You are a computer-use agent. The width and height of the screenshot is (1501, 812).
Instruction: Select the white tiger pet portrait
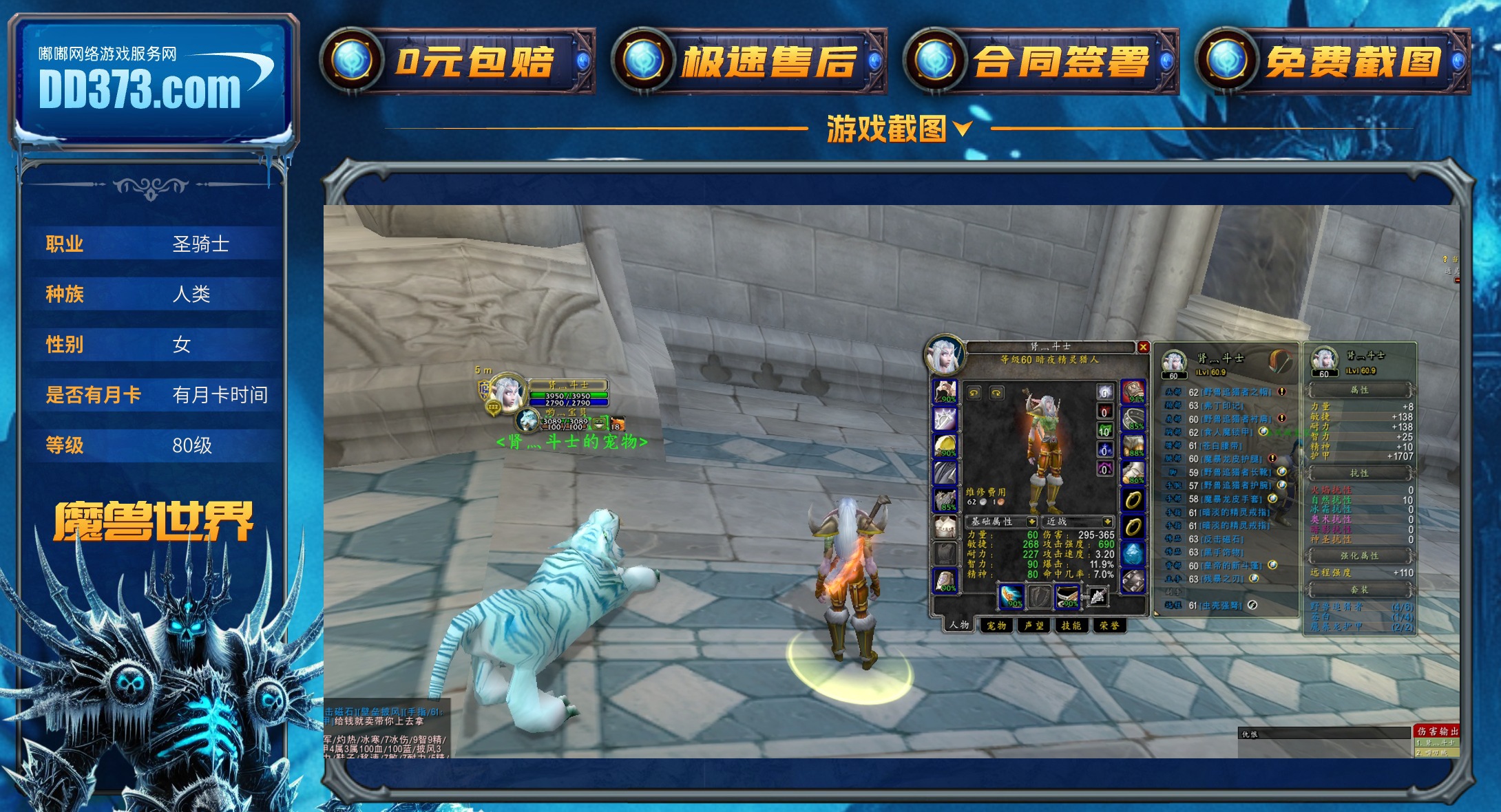coord(528,418)
